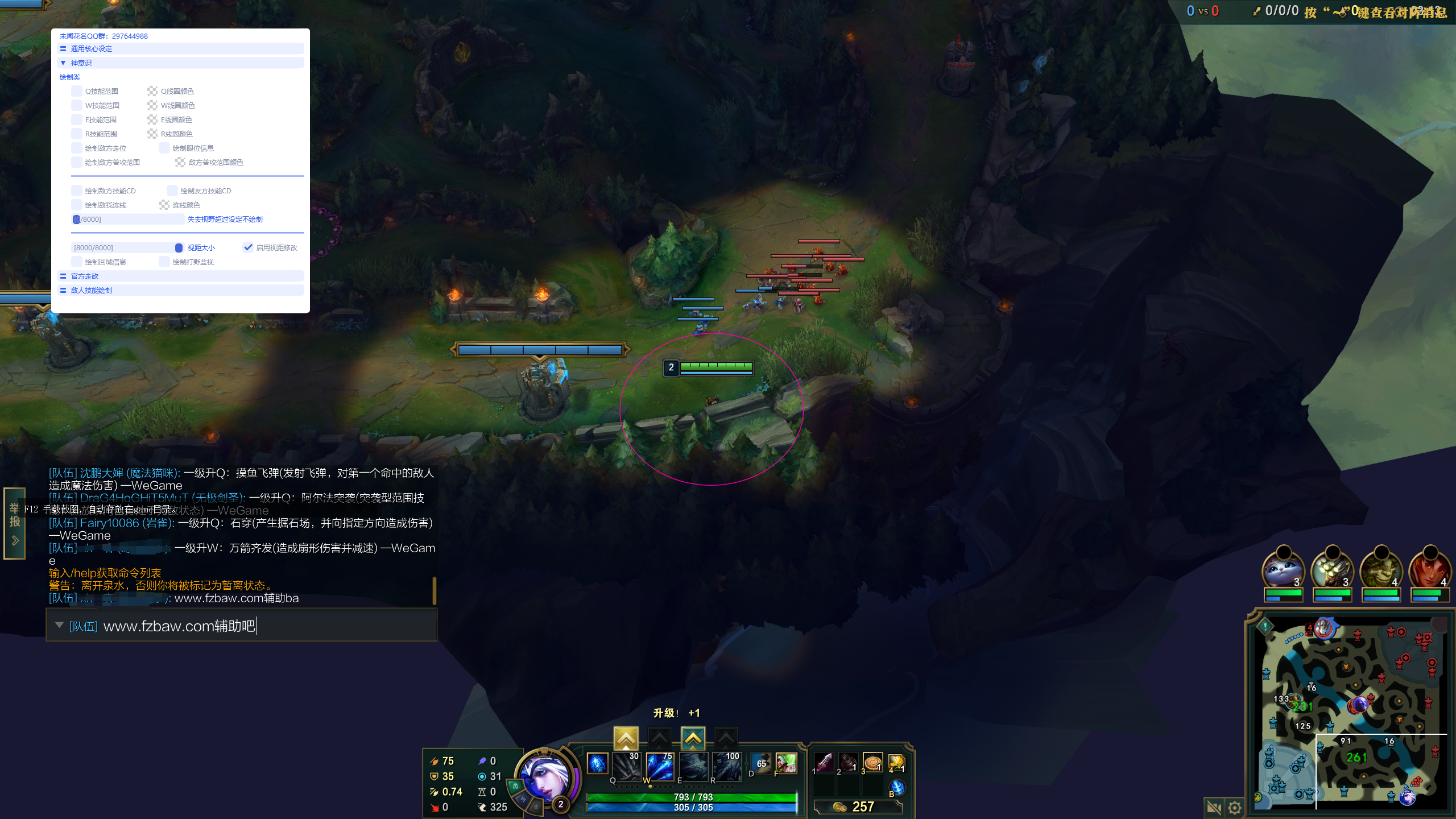1456x819 pixels.
Task: Level up the E ability with the teal arrow
Action: (693, 738)
